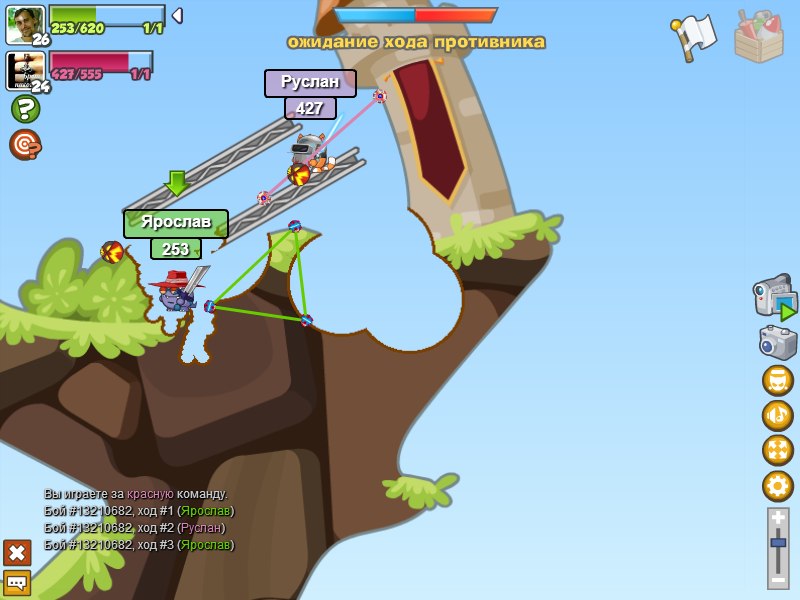Click the green team player avatar
This screenshot has width=800, height=600.
(24, 24)
